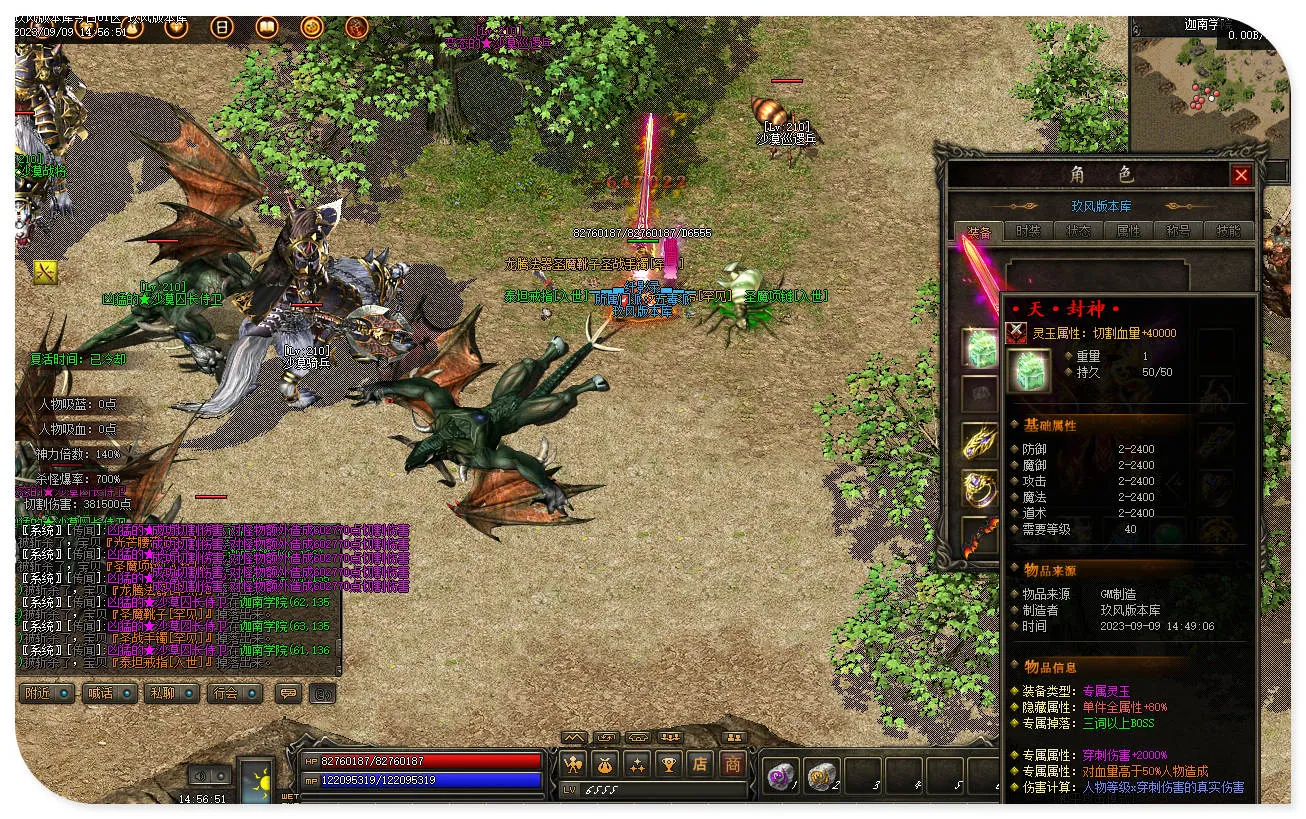Open the book icon in top bar
Screen dimensions: 1306x819
coord(266,27)
